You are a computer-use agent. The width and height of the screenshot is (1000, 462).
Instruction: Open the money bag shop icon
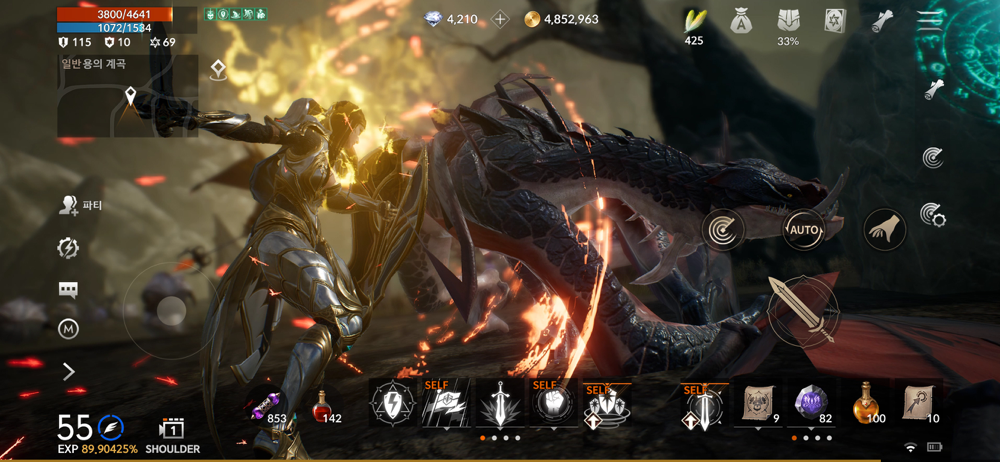click(x=741, y=21)
